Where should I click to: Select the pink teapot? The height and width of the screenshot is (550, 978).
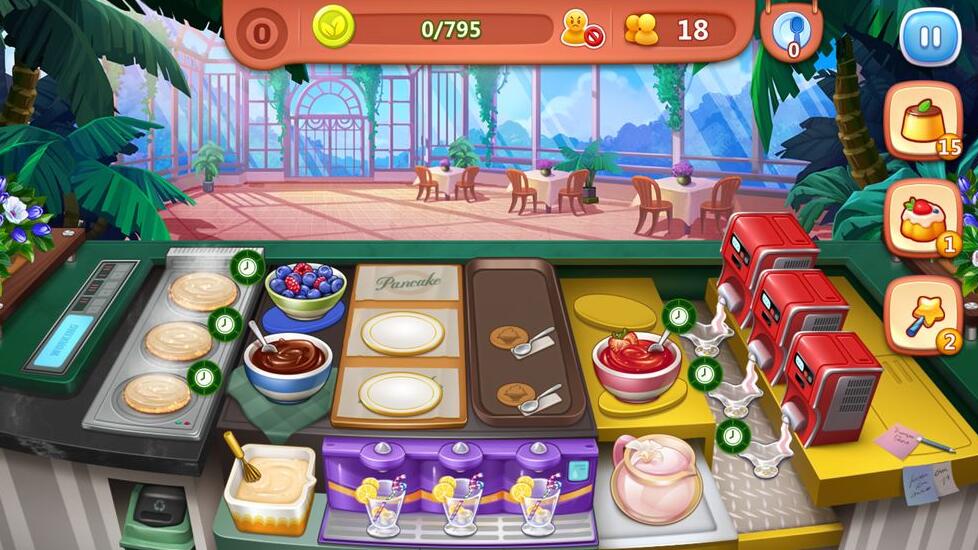(655, 477)
